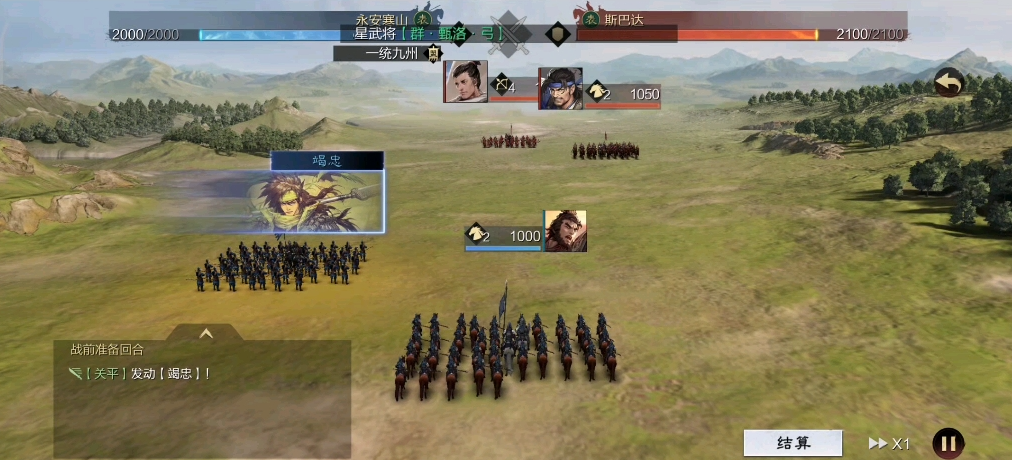Open the 竭忠 skill card

tap(327, 193)
